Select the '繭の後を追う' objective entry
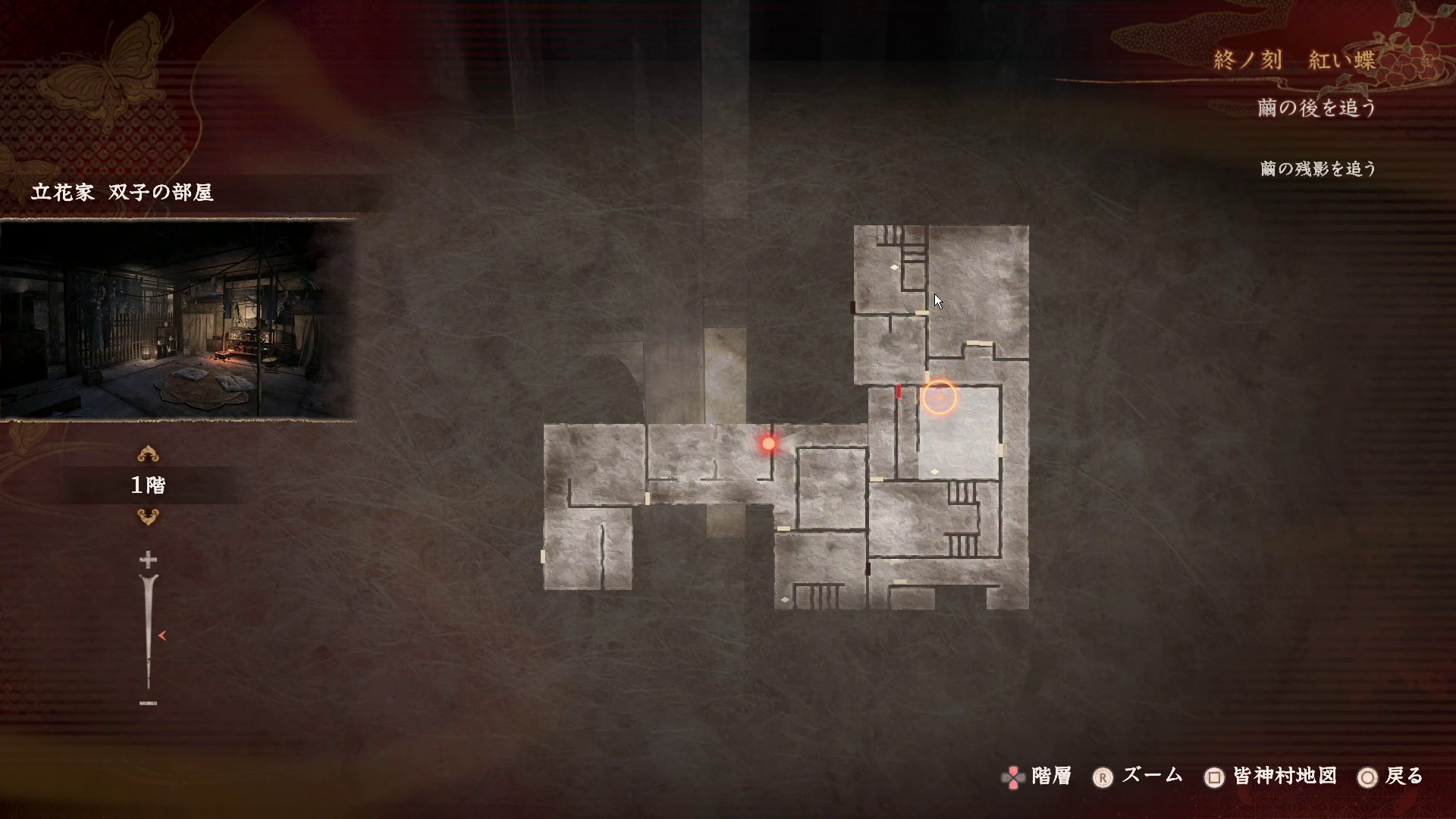Viewport: 1456px width, 819px height. coord(1316,108)
